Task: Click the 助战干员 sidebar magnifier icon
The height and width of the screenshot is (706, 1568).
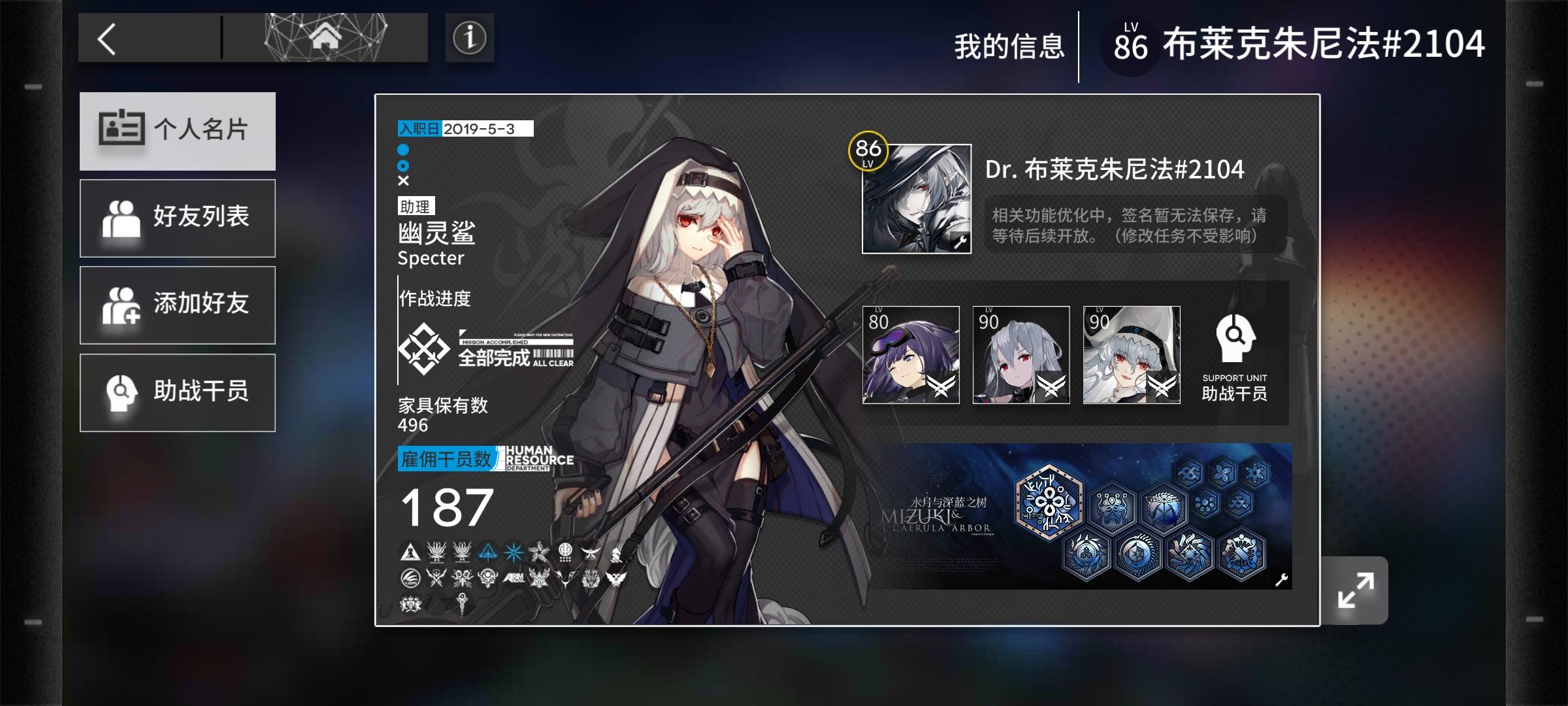Action: coord(122,393)
